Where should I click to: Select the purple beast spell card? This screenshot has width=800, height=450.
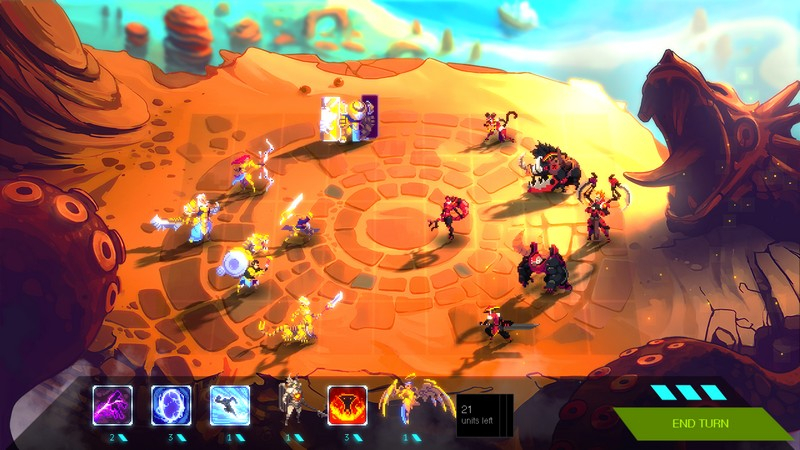click(x=112, y=405)
